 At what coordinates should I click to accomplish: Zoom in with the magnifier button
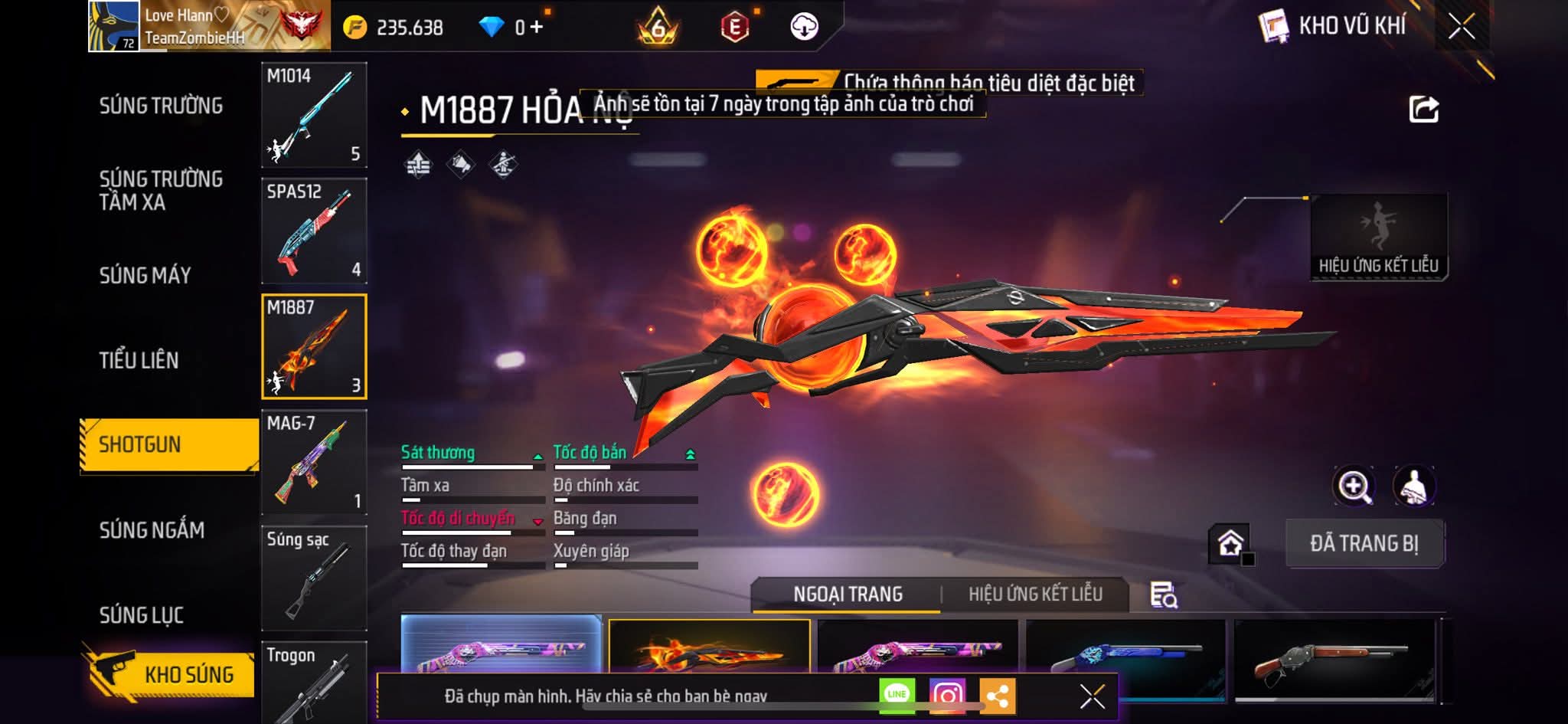[1354, 486]
